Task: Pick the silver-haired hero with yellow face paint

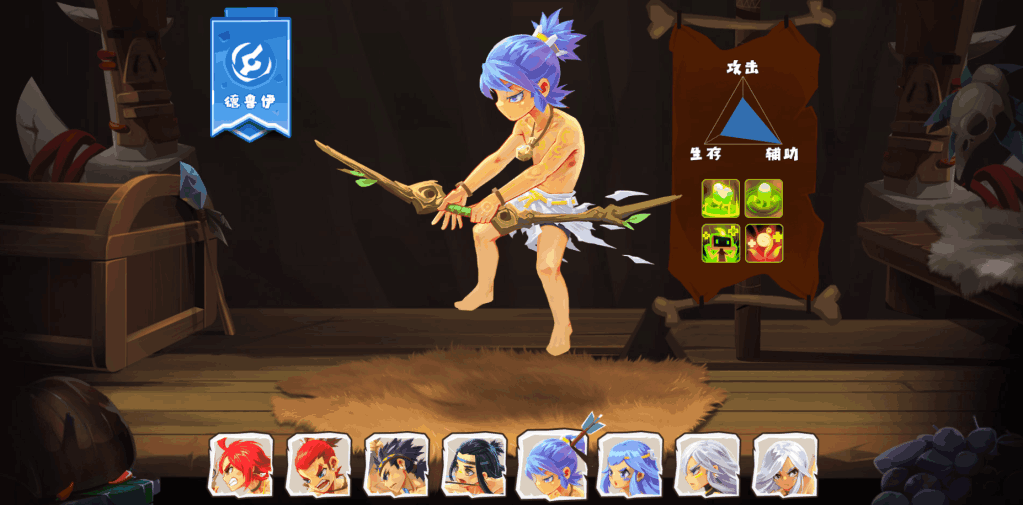Action: click(x=707, y=465)
